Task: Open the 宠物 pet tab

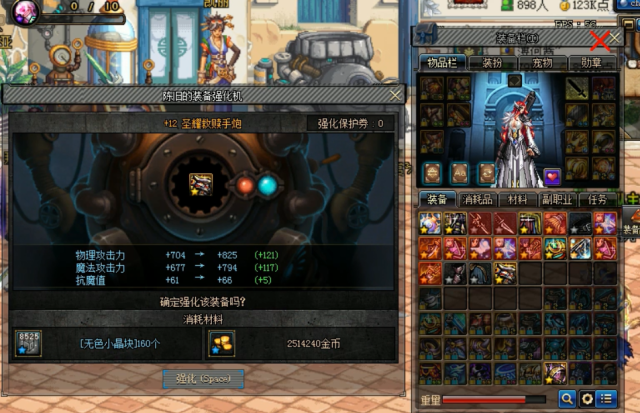Action: (x=542, y=63)
